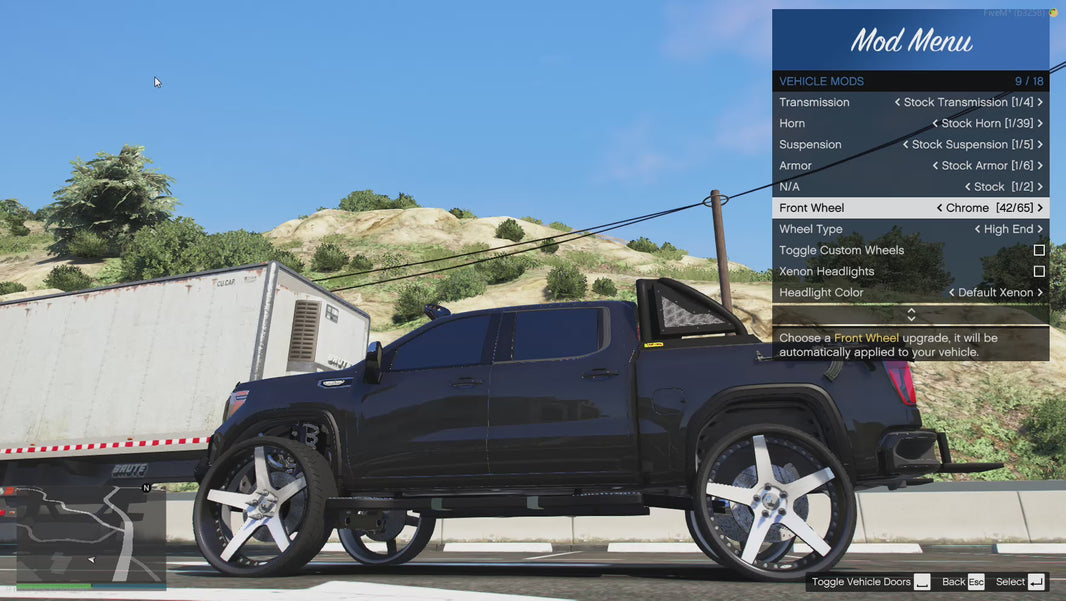
Task: Tick the Toggle Custom Wheels checkbox
Action: pyautogui.click(x=1039, y=250)
